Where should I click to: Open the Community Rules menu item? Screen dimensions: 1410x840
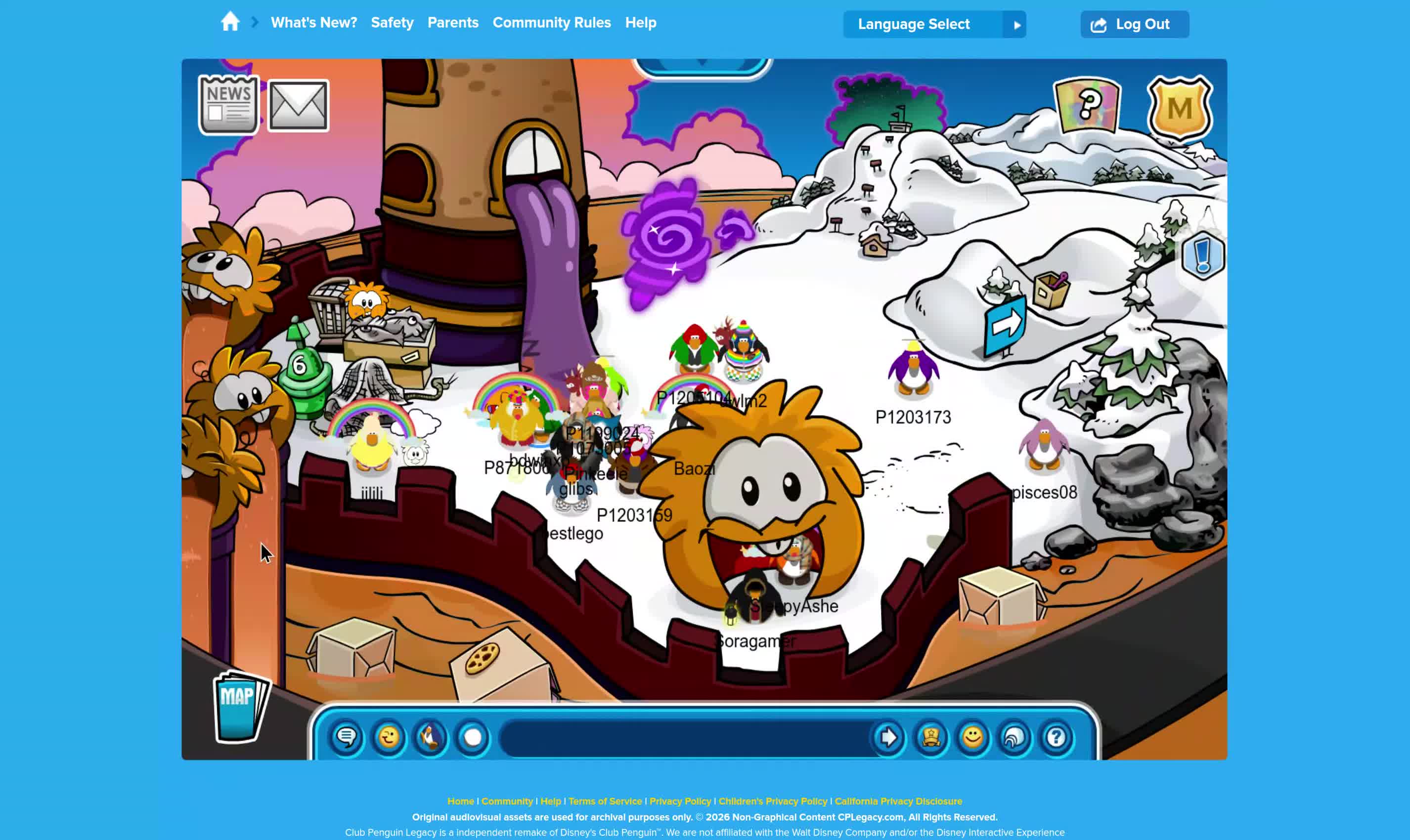tap(551, 23)
